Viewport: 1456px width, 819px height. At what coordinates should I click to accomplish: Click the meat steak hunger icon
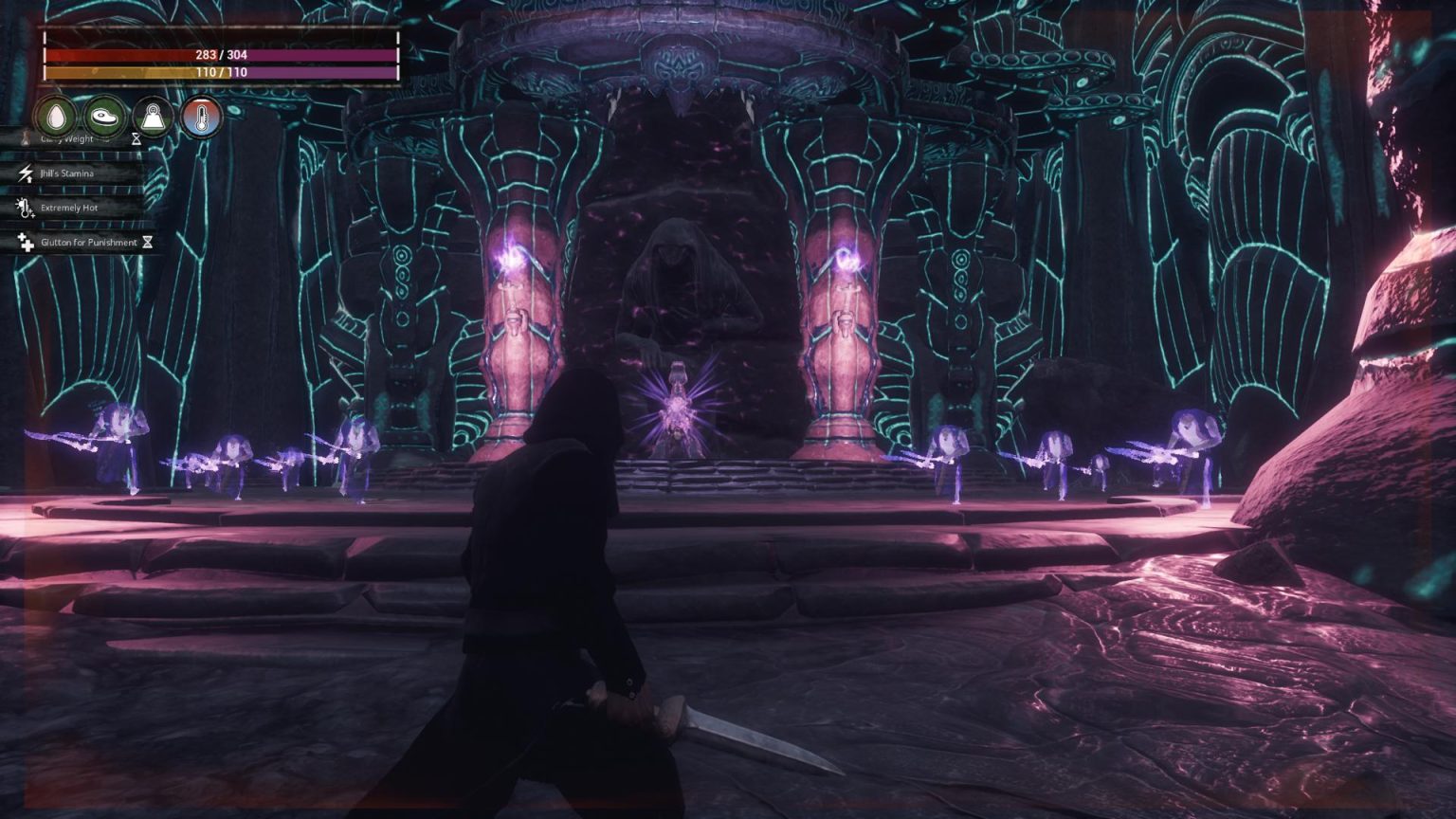pos(105,118)
